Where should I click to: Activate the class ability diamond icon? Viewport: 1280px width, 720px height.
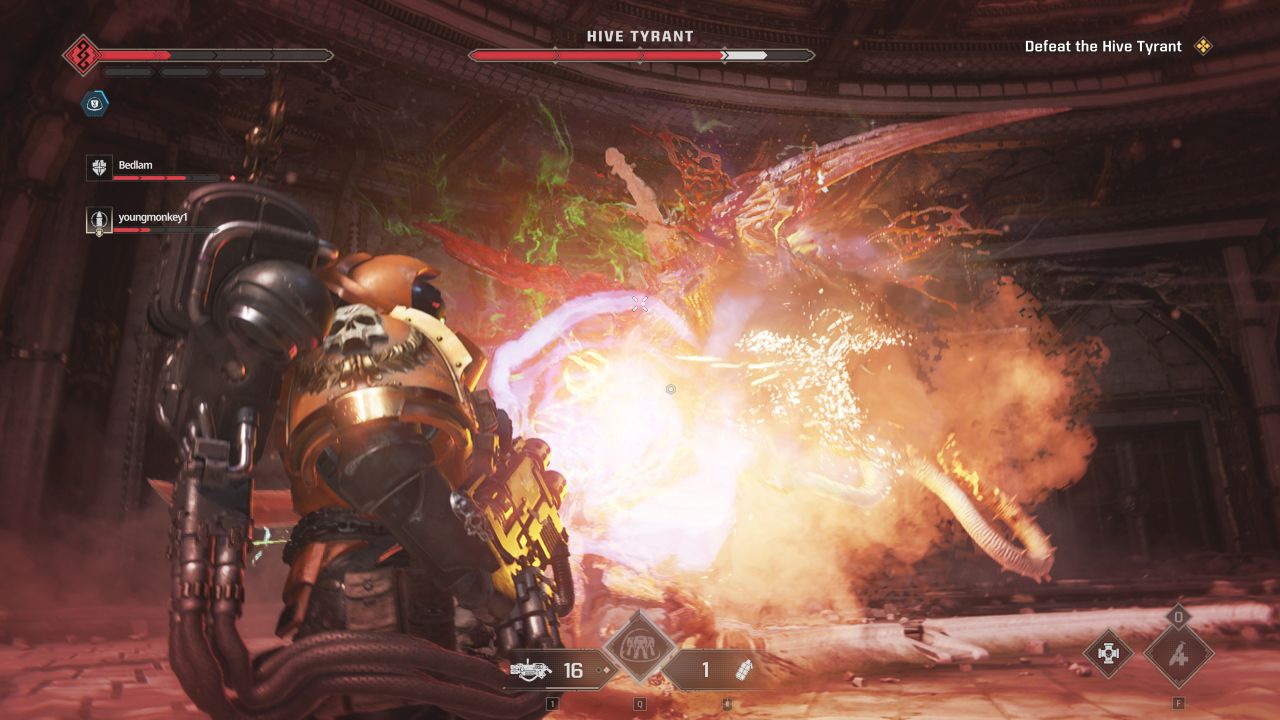click(x=639, y=649)
